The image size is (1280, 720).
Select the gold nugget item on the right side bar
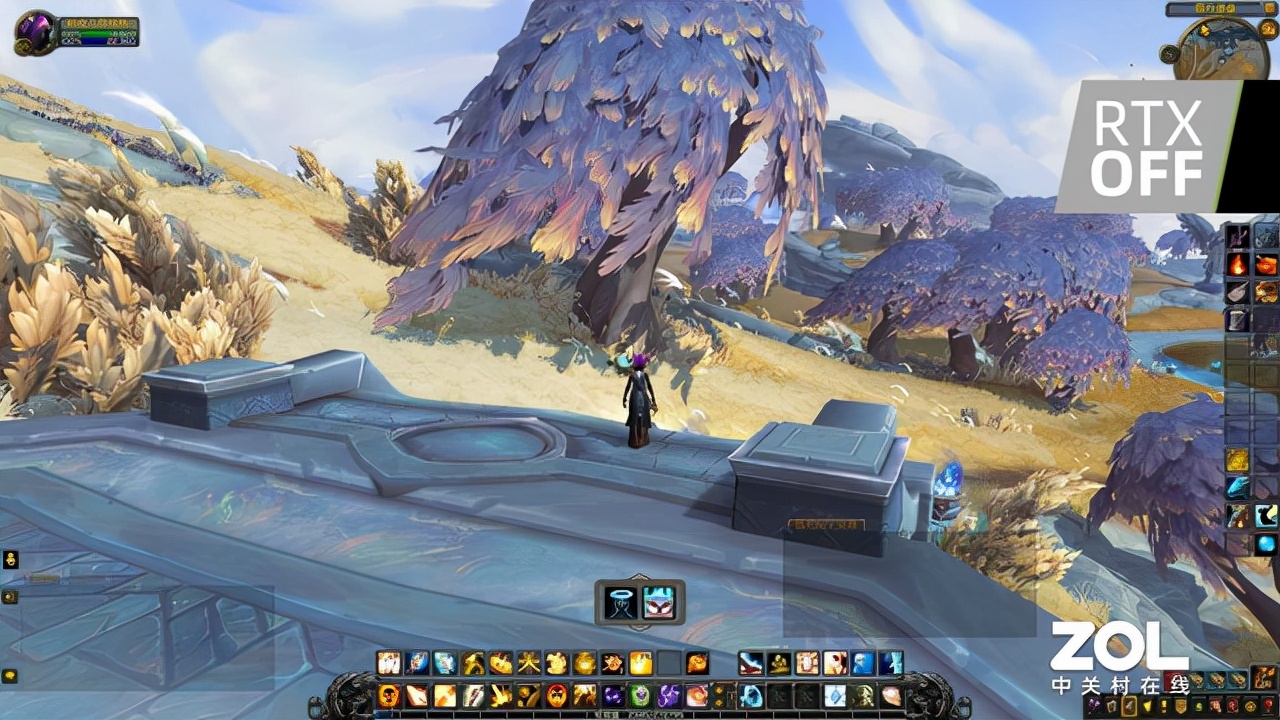click(1238, 460)
